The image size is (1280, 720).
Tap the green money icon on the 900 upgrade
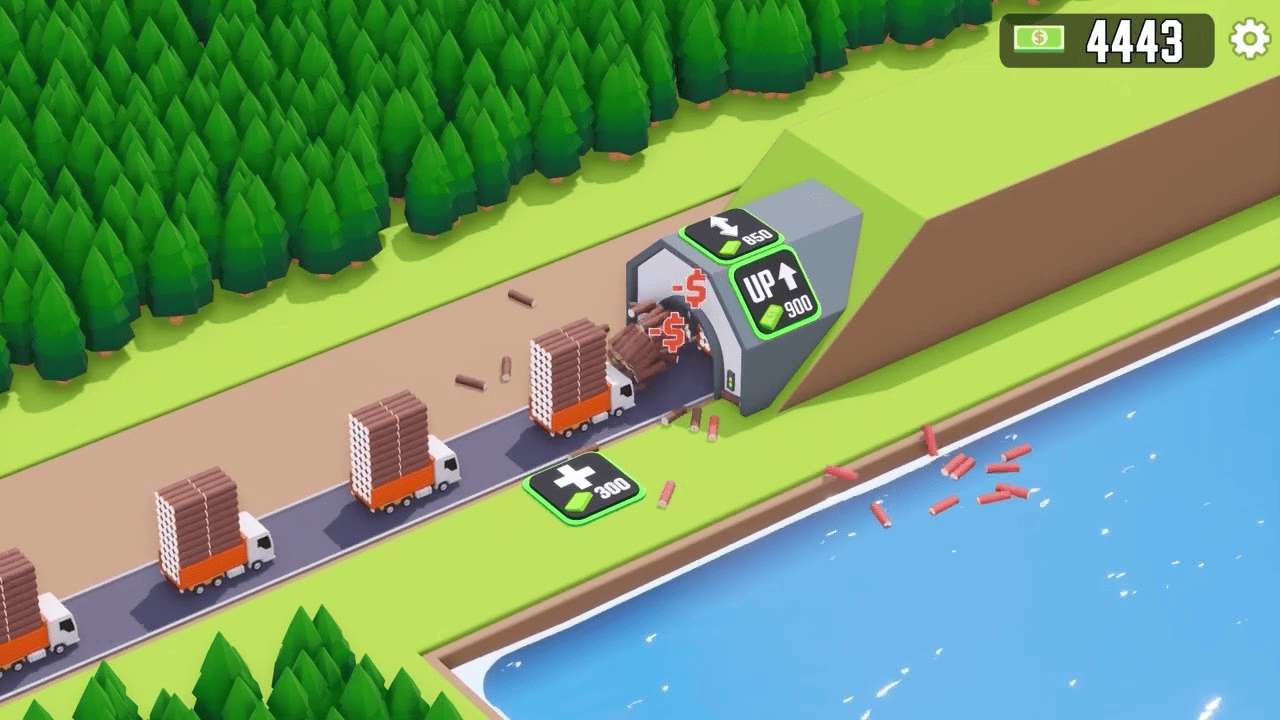[770, 315]
